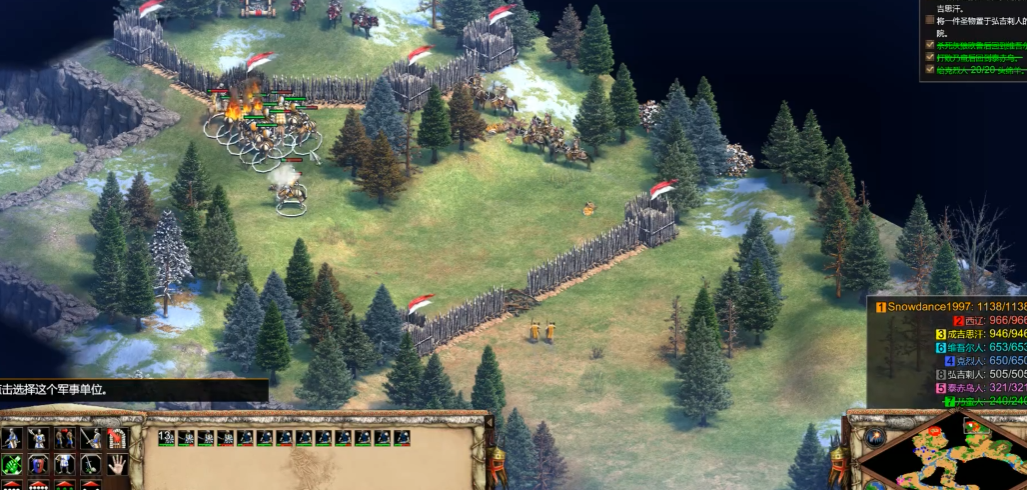Click the 弘吉剌人 player score entry
This screenshot has width=1027, height=490.
[980, 375]
